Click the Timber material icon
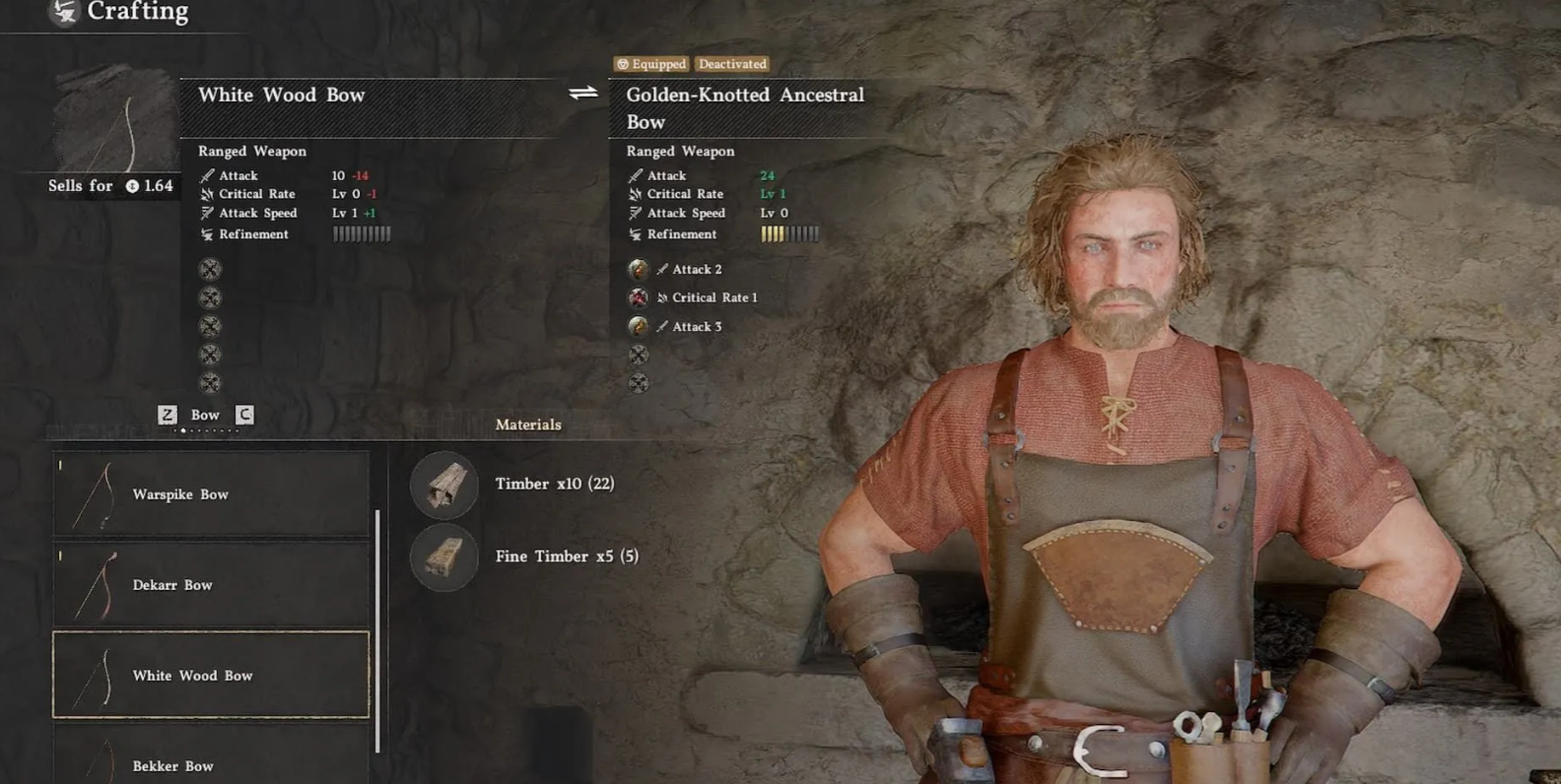 (444, 485)
